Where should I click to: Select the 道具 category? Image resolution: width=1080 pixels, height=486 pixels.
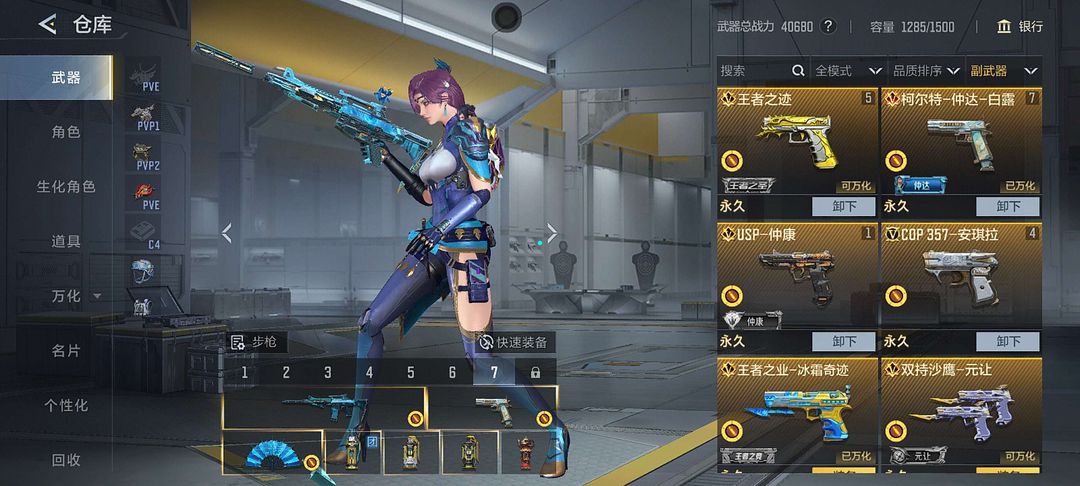pos(66,241)
